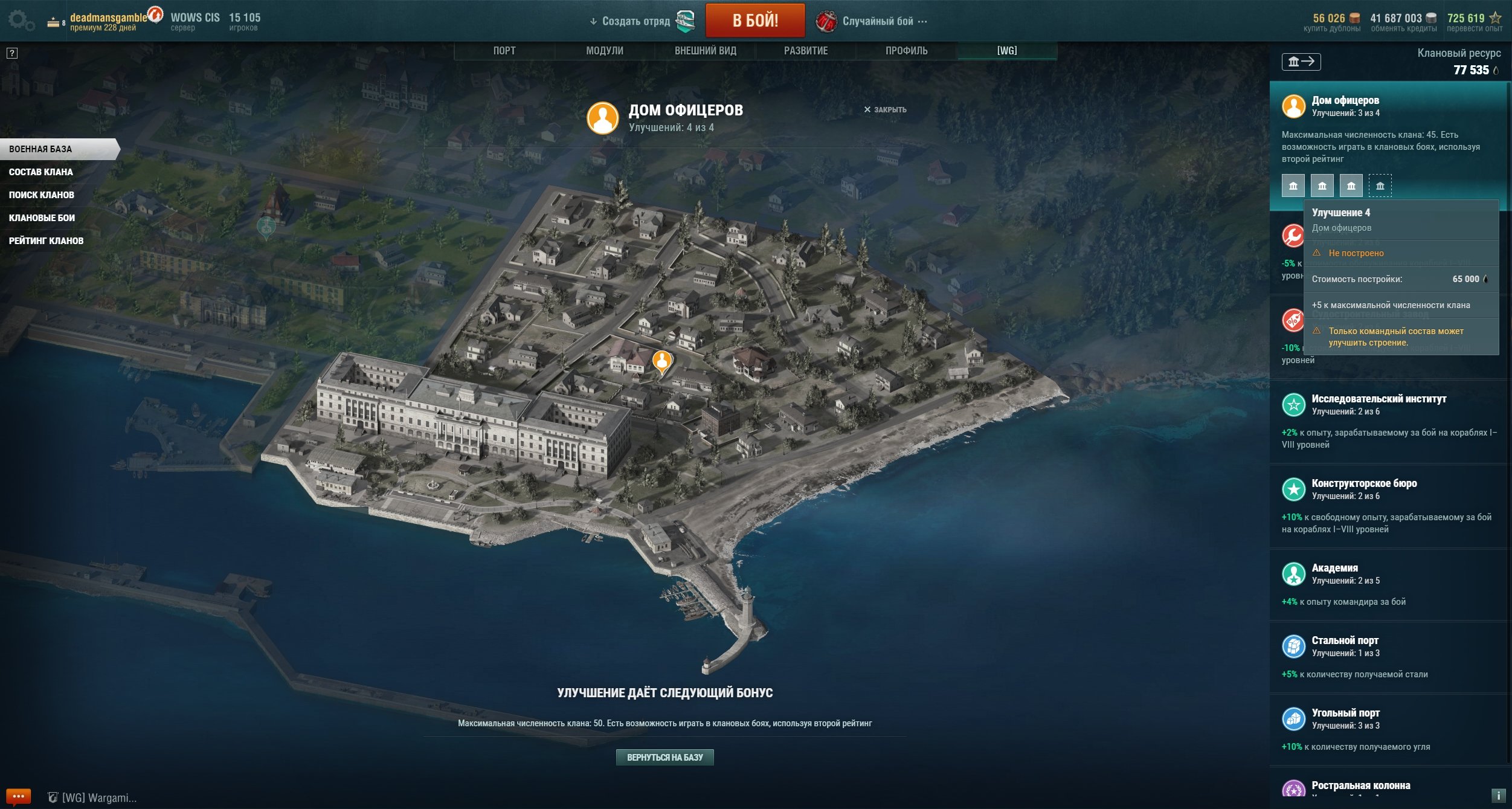Open the КЛАНОВЫЕ БОИ menu entry
1512x809 pixels.
pyautogui.click(x=42, y=218)
